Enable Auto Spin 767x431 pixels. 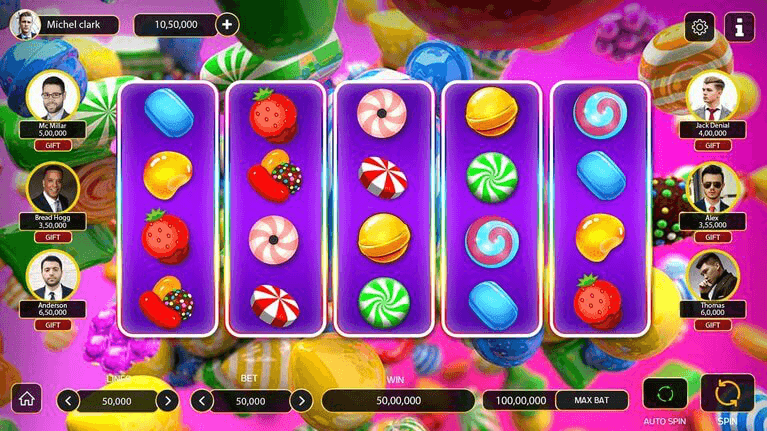coord(664,392)
